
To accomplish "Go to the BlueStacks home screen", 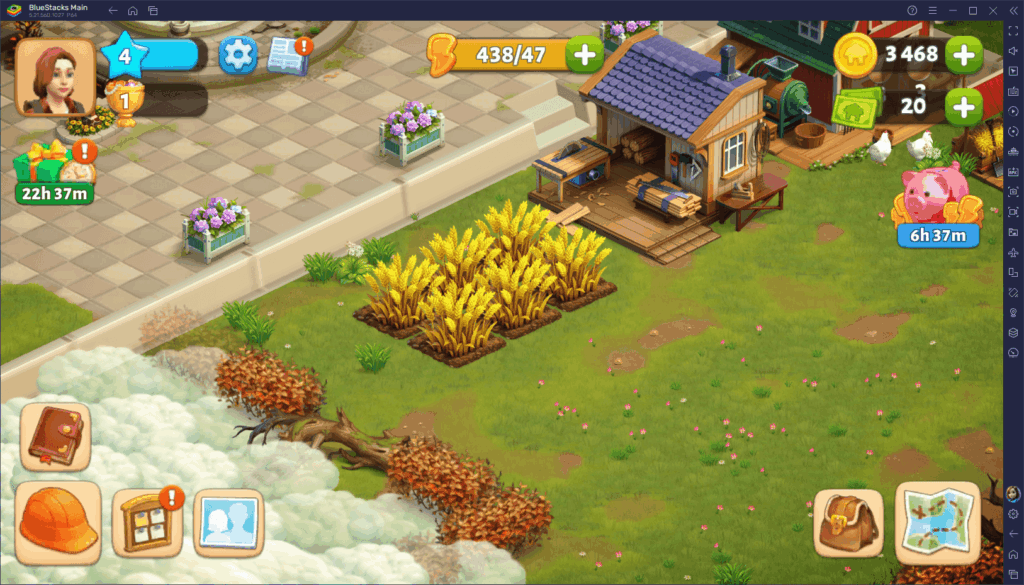I will [x=132, y=10].
